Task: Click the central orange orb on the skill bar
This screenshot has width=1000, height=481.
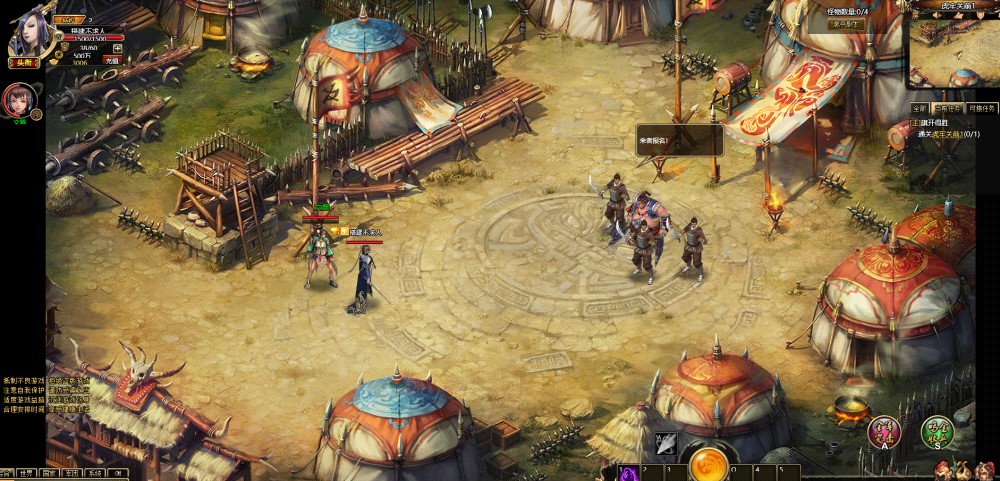Action: click(x=709, y=464)
